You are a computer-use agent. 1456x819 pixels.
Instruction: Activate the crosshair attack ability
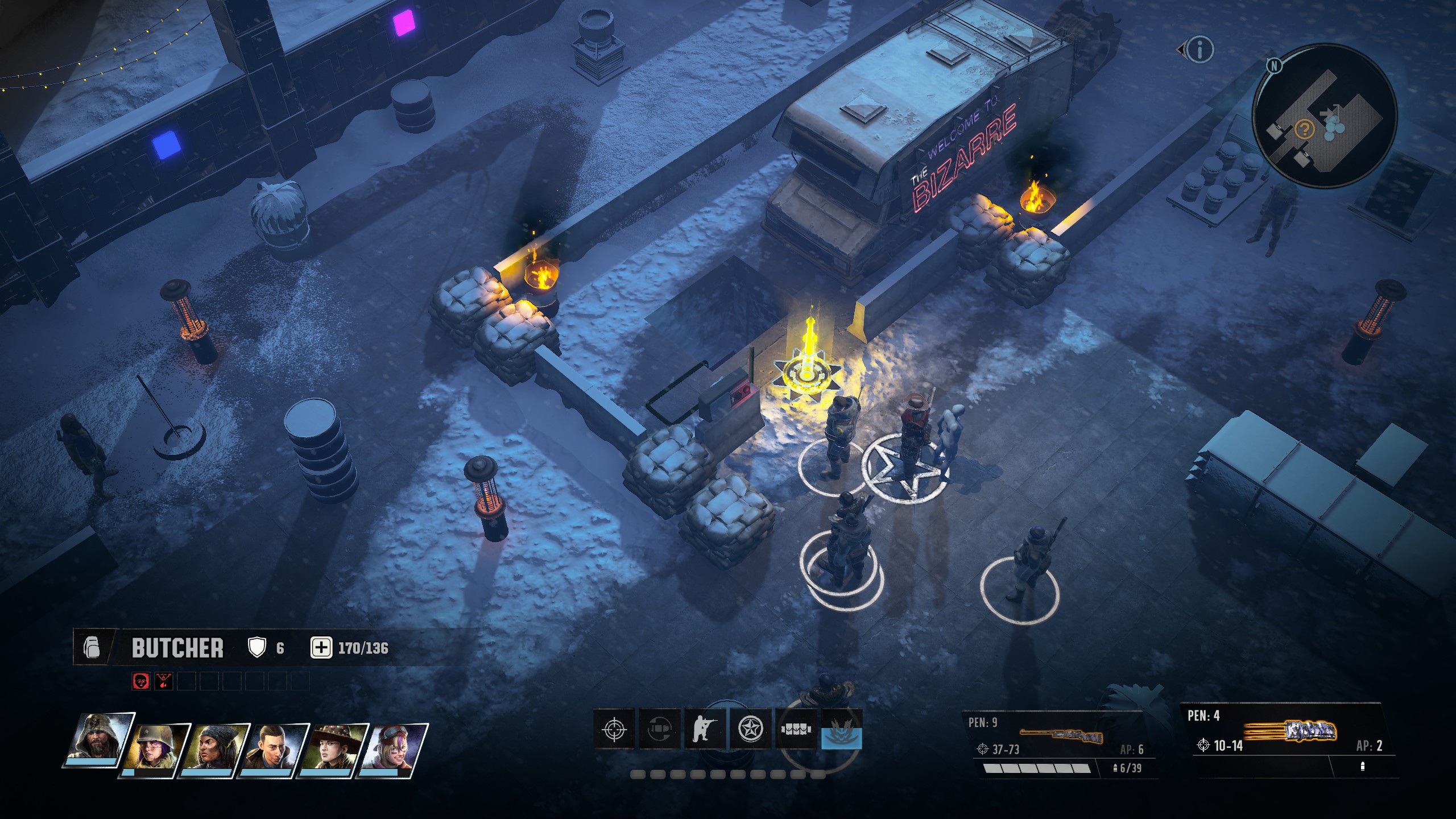point(614,729)
